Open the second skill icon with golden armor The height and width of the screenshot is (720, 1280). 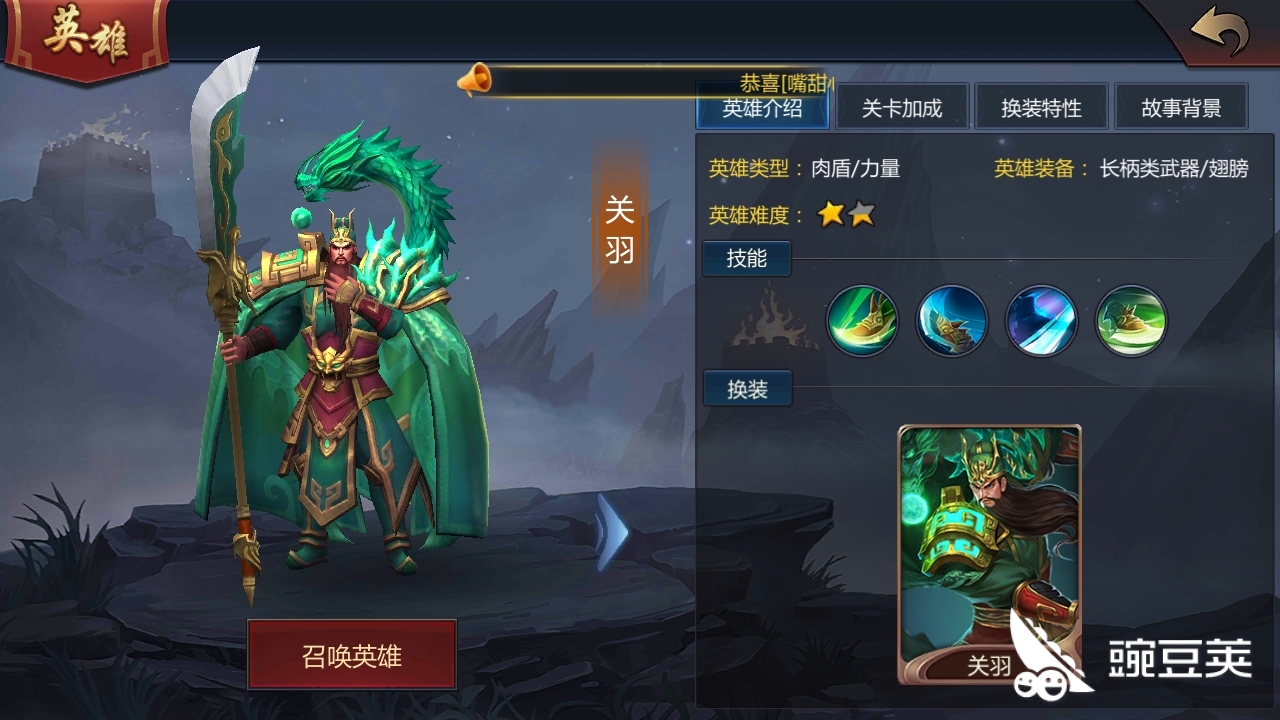952,320
